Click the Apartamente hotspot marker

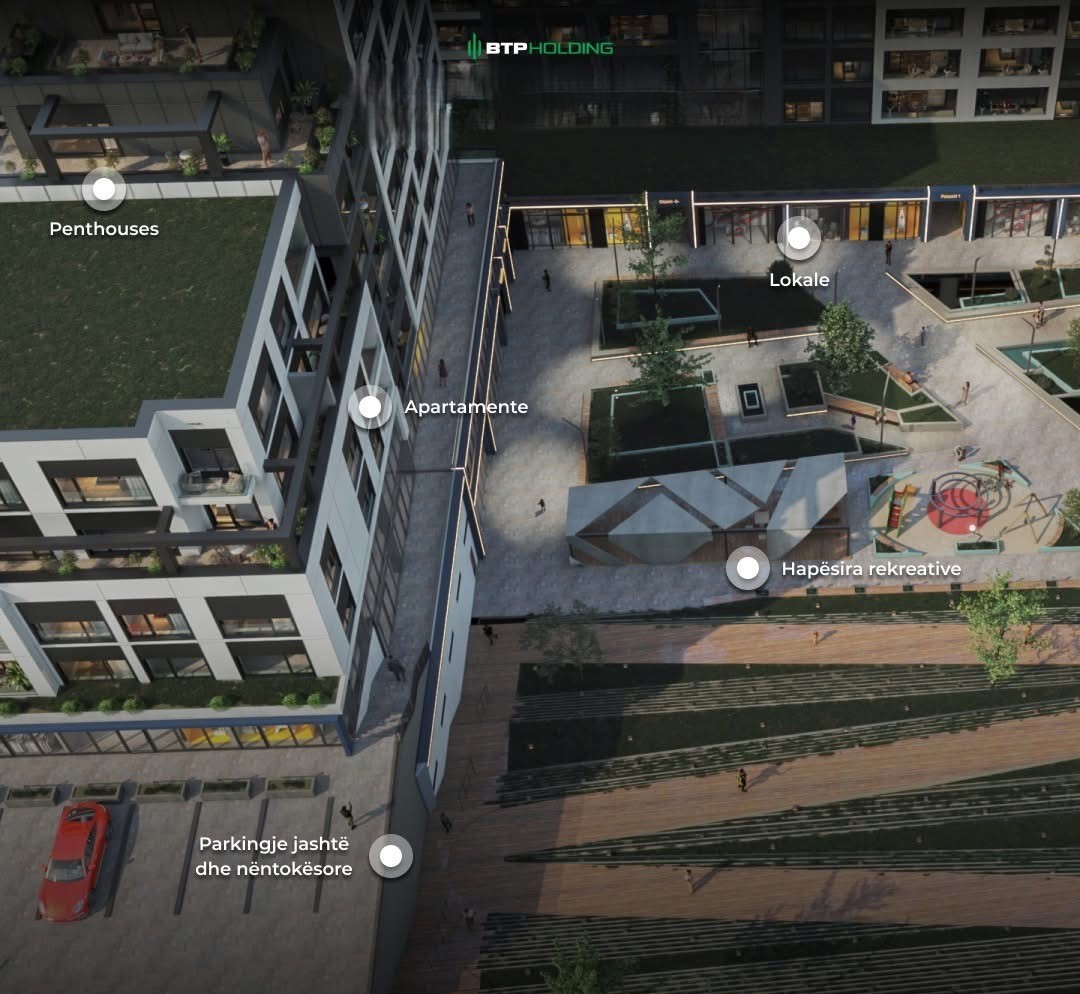(x=370, y=407)
